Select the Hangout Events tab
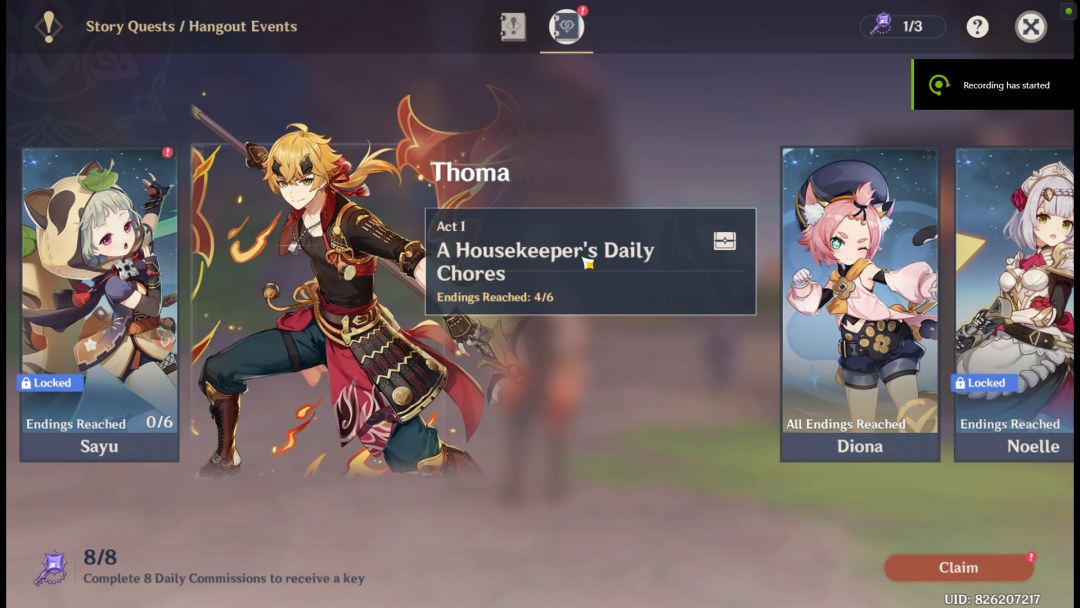The image size is (1080, 608). coord(566,27)
